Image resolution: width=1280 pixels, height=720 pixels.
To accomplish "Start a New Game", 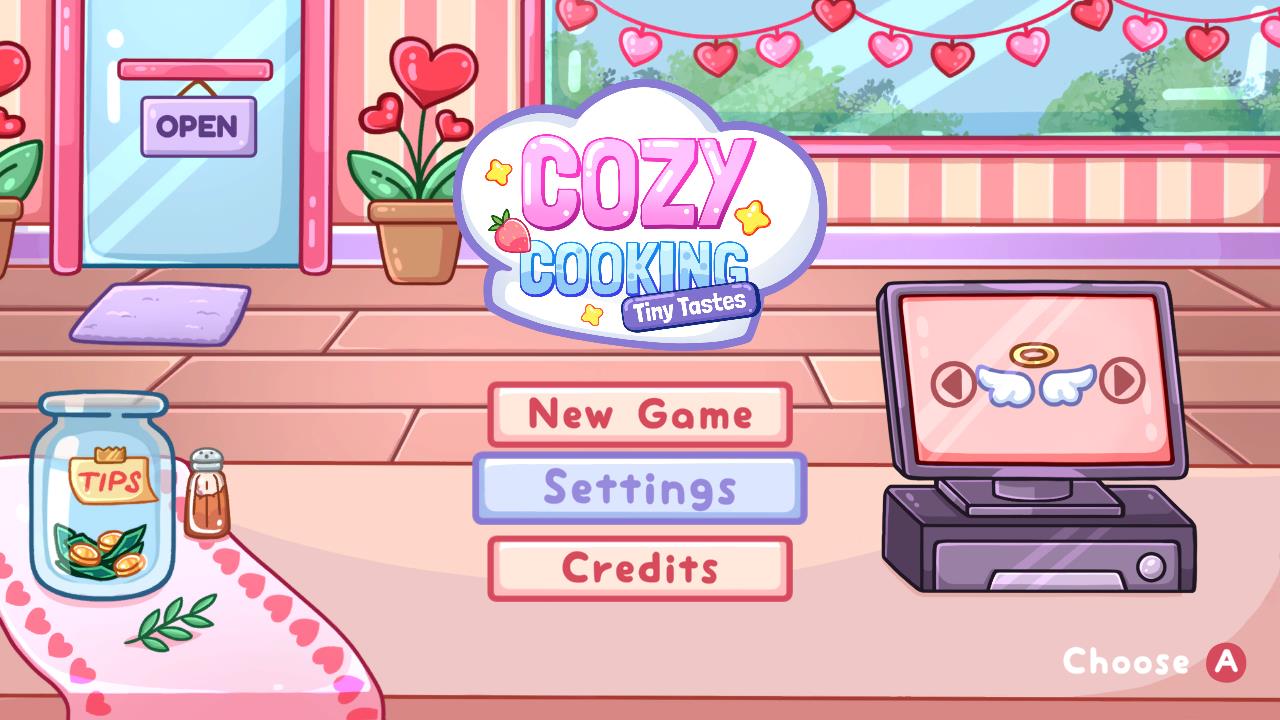I will pyautogui.click(x=640, y=413).
